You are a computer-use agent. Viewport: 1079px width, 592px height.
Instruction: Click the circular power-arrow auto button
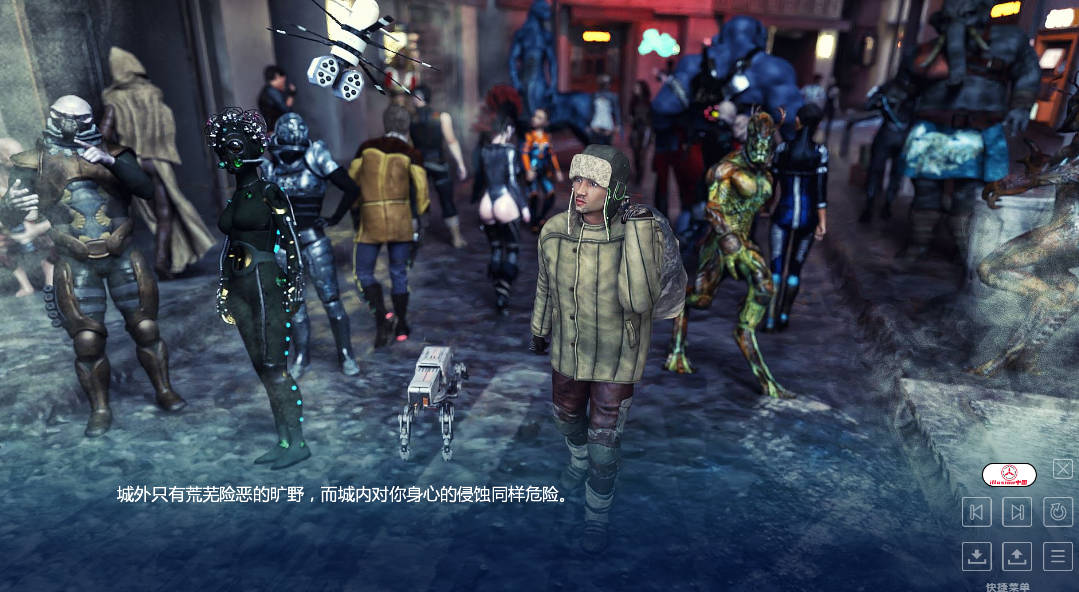point(1057,512)
